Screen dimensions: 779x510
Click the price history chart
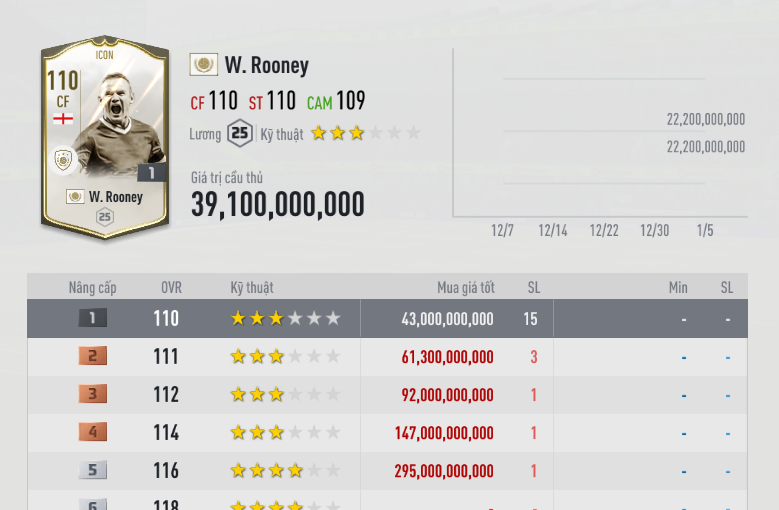[x=599, y=135]
